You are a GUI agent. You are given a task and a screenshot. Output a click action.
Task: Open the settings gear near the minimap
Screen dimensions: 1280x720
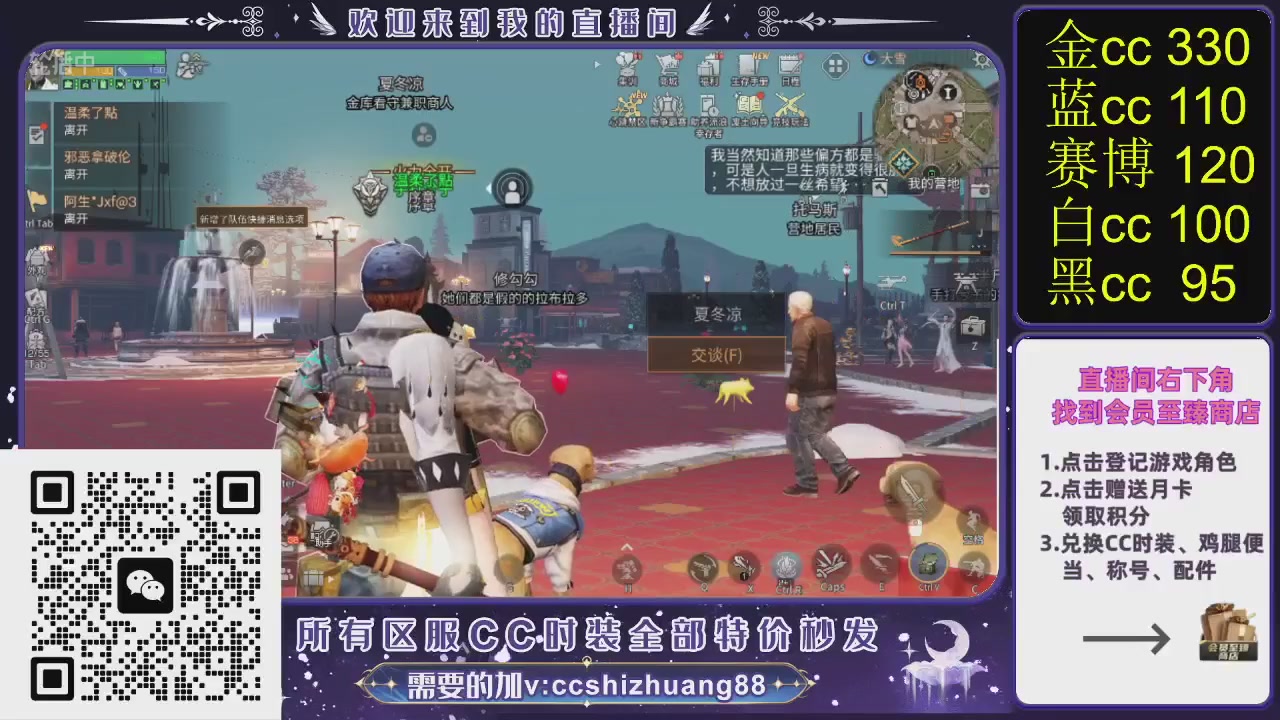[x=980, y=60]
